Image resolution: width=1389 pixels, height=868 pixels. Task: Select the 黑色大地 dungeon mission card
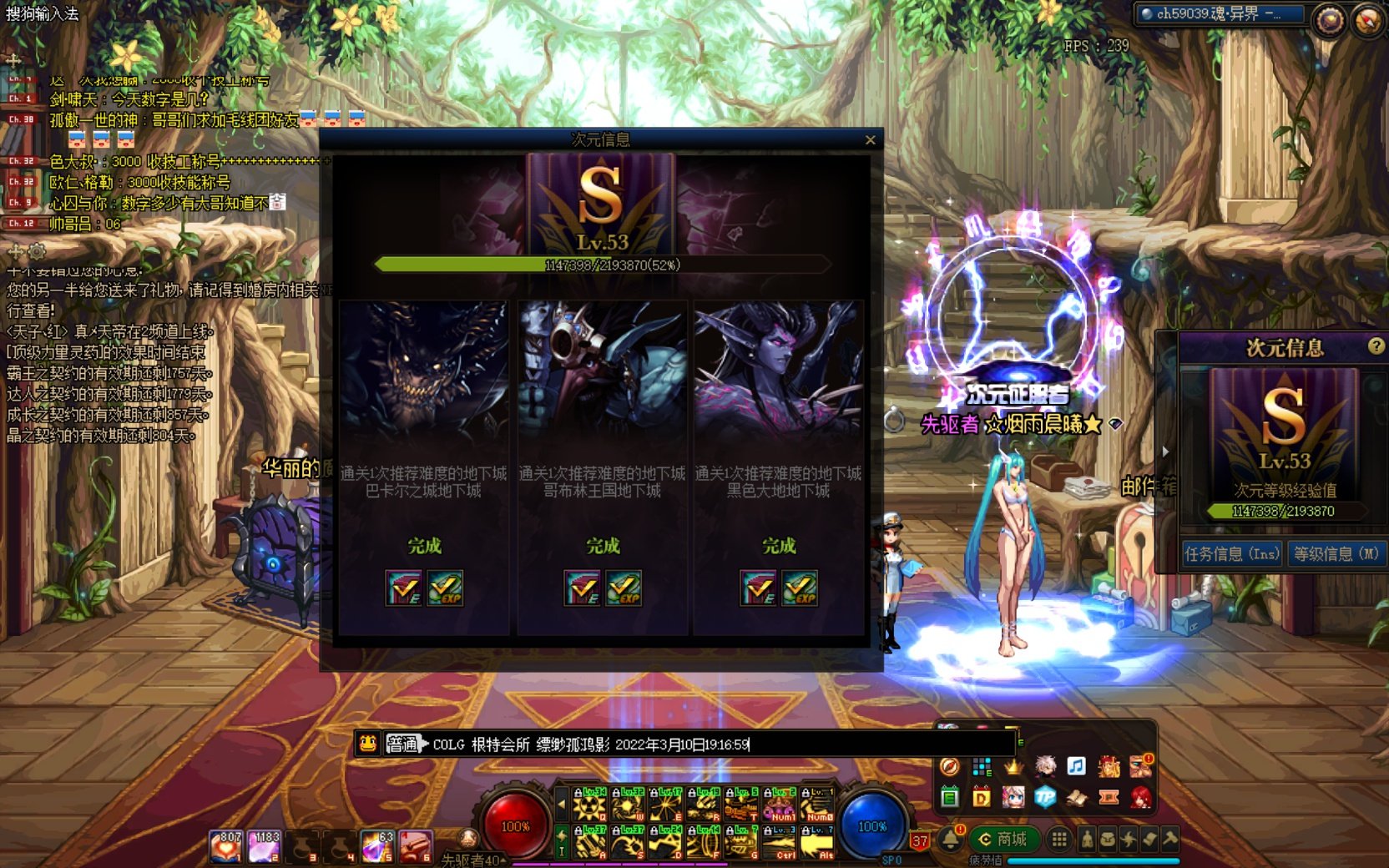pyautogui.click(x=778, y=467)
